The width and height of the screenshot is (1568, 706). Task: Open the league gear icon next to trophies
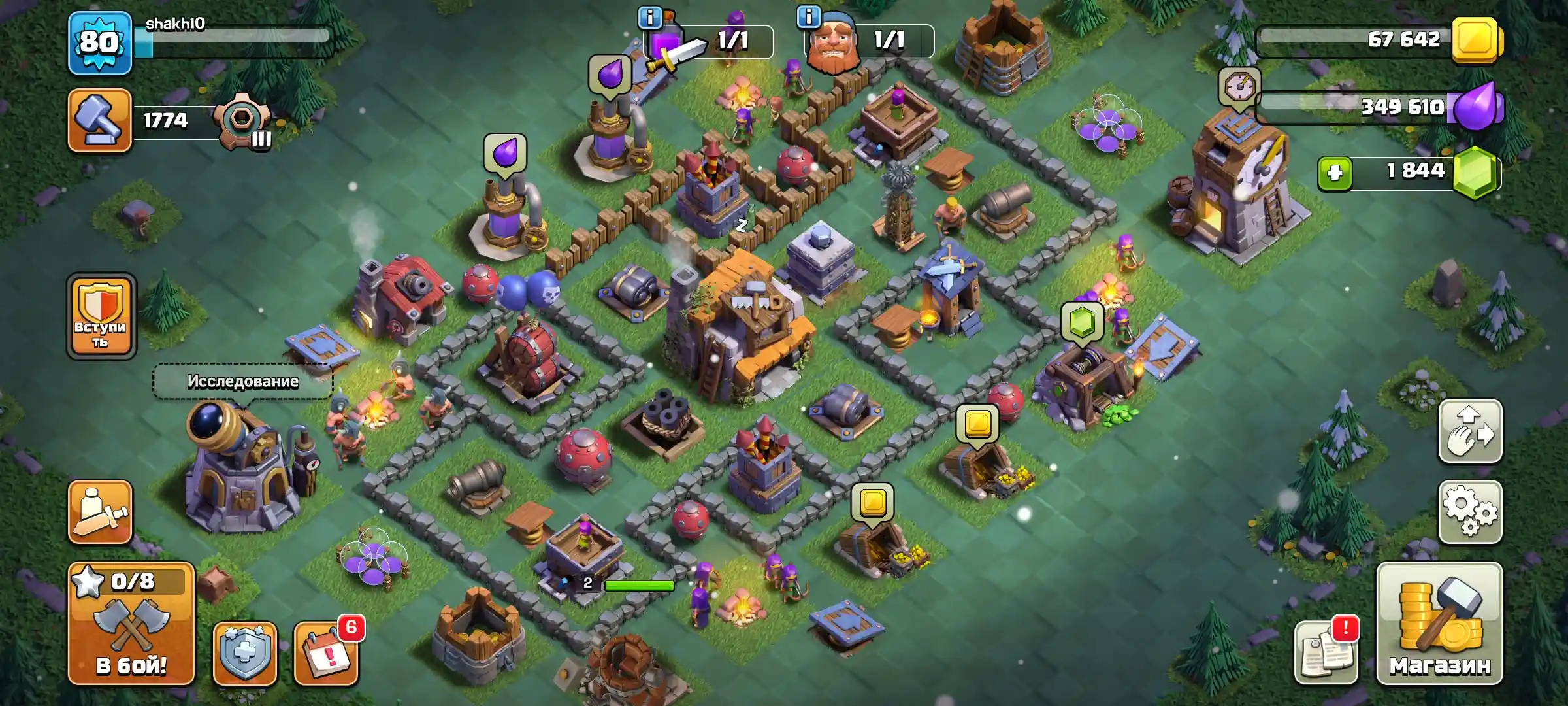244,122
